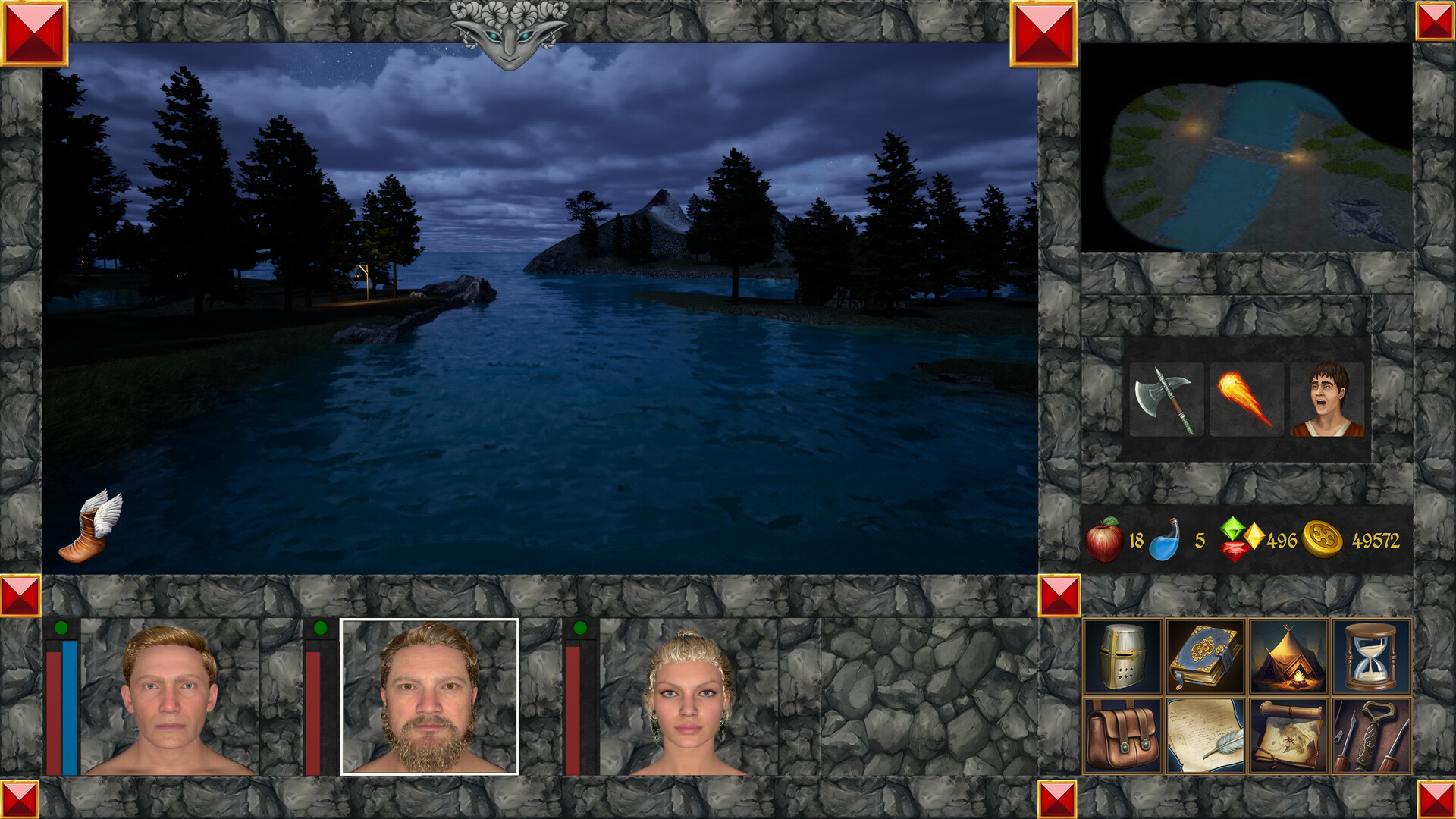This screenshot has width=1456, height=819.
Task: Toggle the bearded man's readiness indicator
Action: pyautogui.click(x=321, y=626)
